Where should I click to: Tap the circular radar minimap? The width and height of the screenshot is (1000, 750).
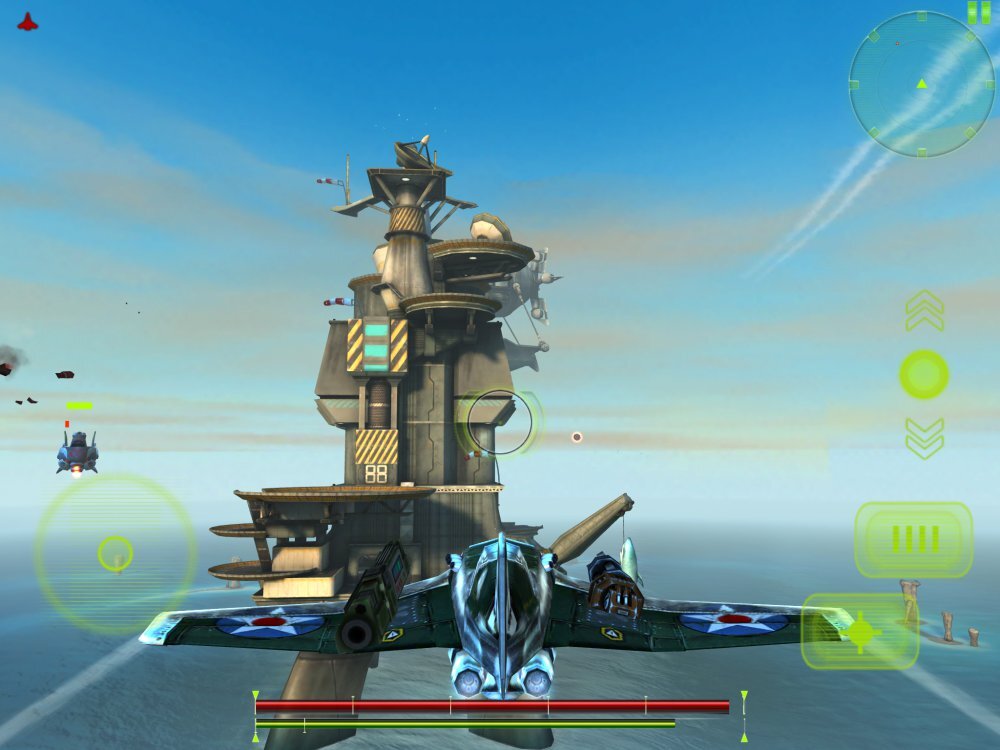click(x=922, y=84)
